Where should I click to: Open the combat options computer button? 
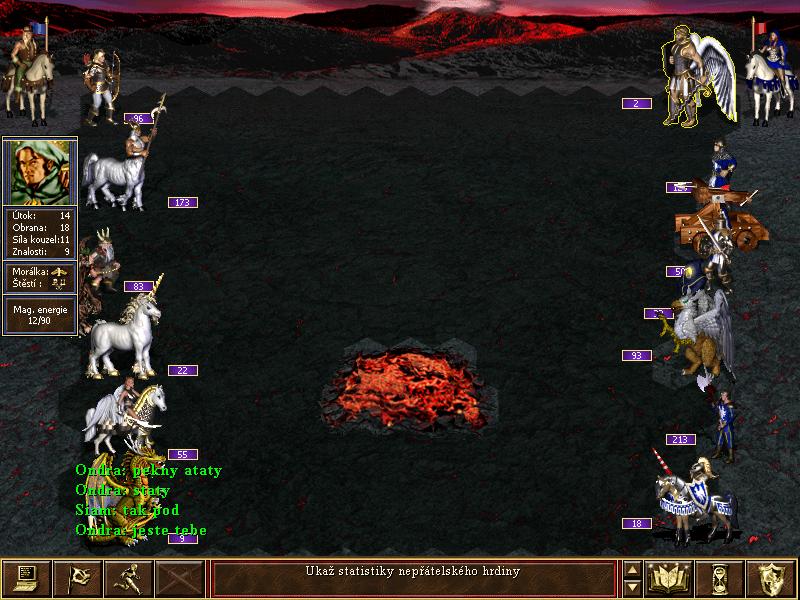[x=25, y=578]
